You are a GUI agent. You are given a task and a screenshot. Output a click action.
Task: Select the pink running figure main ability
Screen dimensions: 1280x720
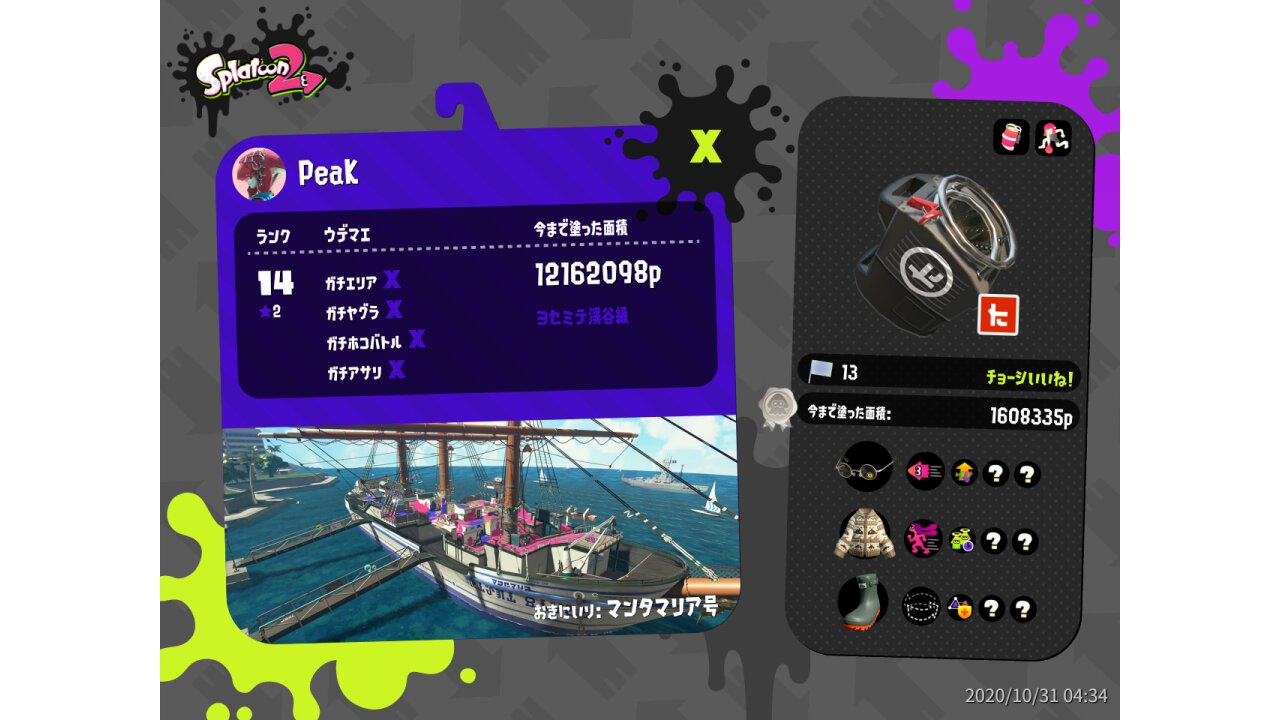click(x=923, y=538)
